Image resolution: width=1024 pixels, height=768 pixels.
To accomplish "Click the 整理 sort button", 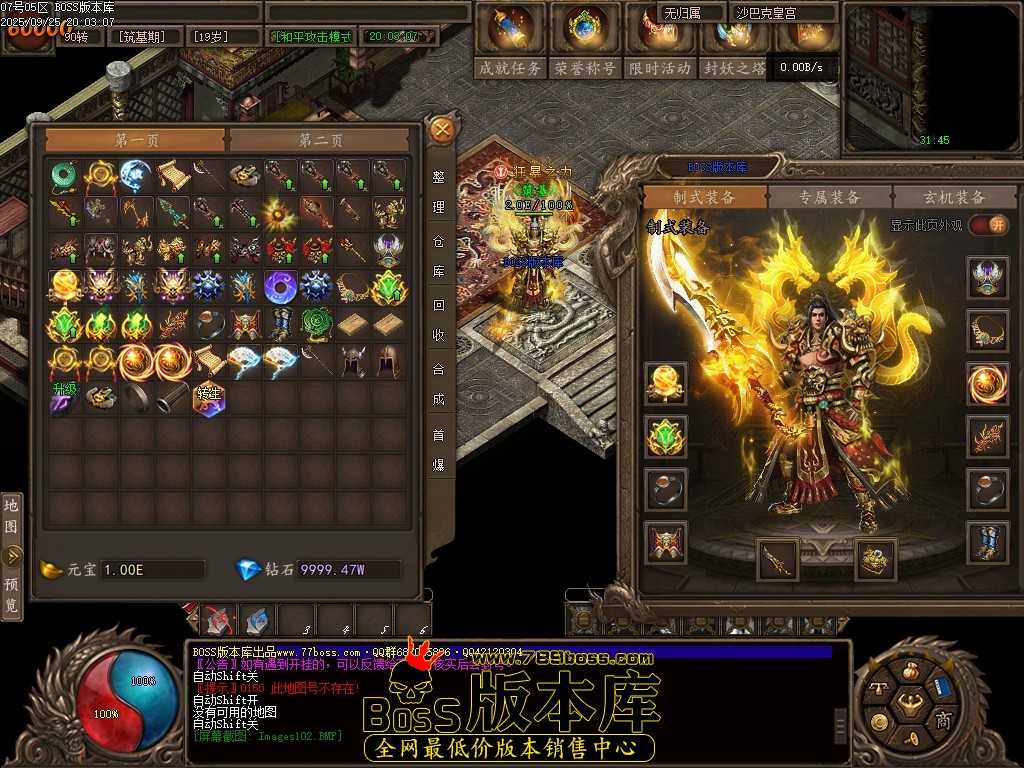I will click(439, 191).
